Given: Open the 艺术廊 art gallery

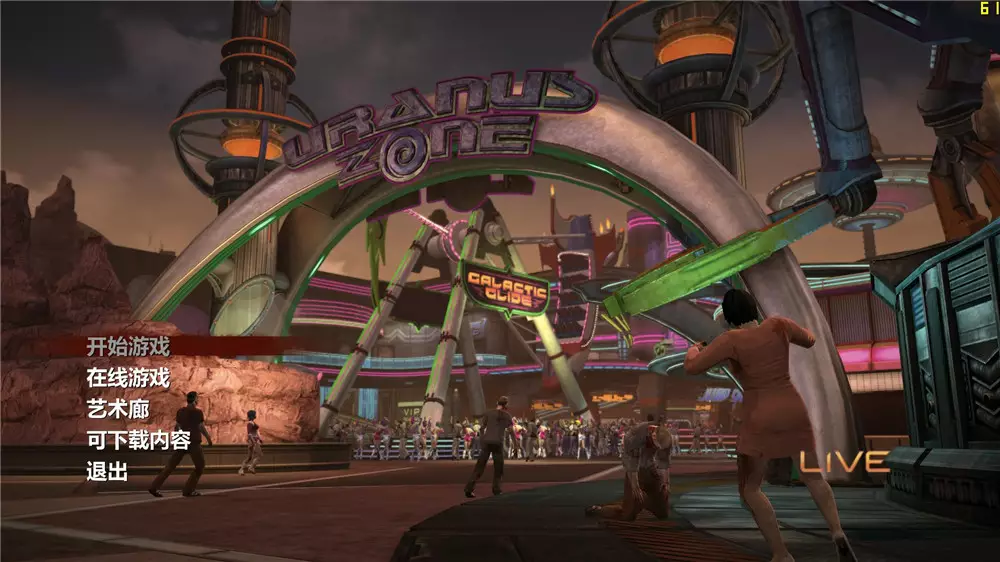Looking at the screenshot, I should point(118,409).
